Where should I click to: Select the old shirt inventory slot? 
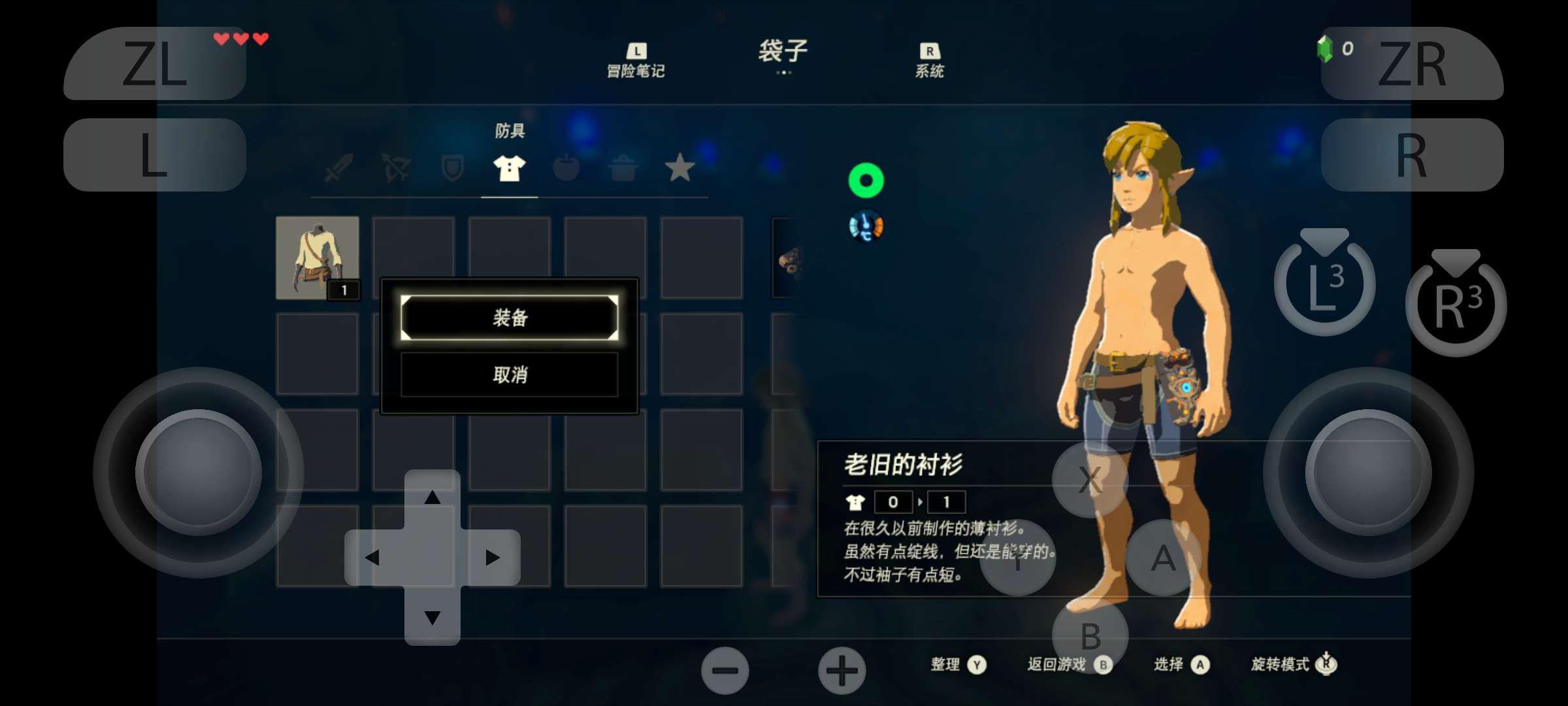pyautogui.click(x=318, y=258)
